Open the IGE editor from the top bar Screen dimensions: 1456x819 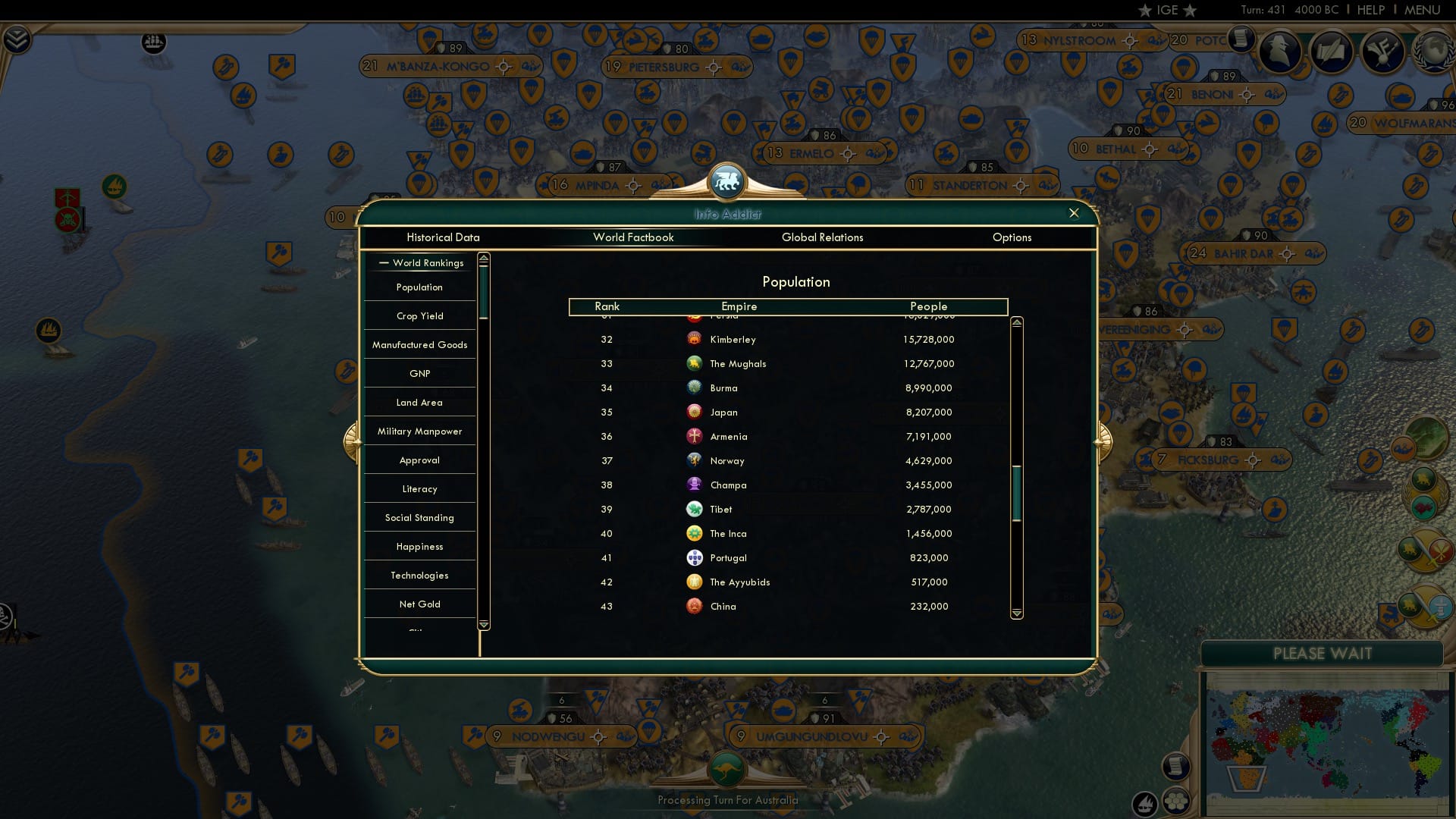1167,10
